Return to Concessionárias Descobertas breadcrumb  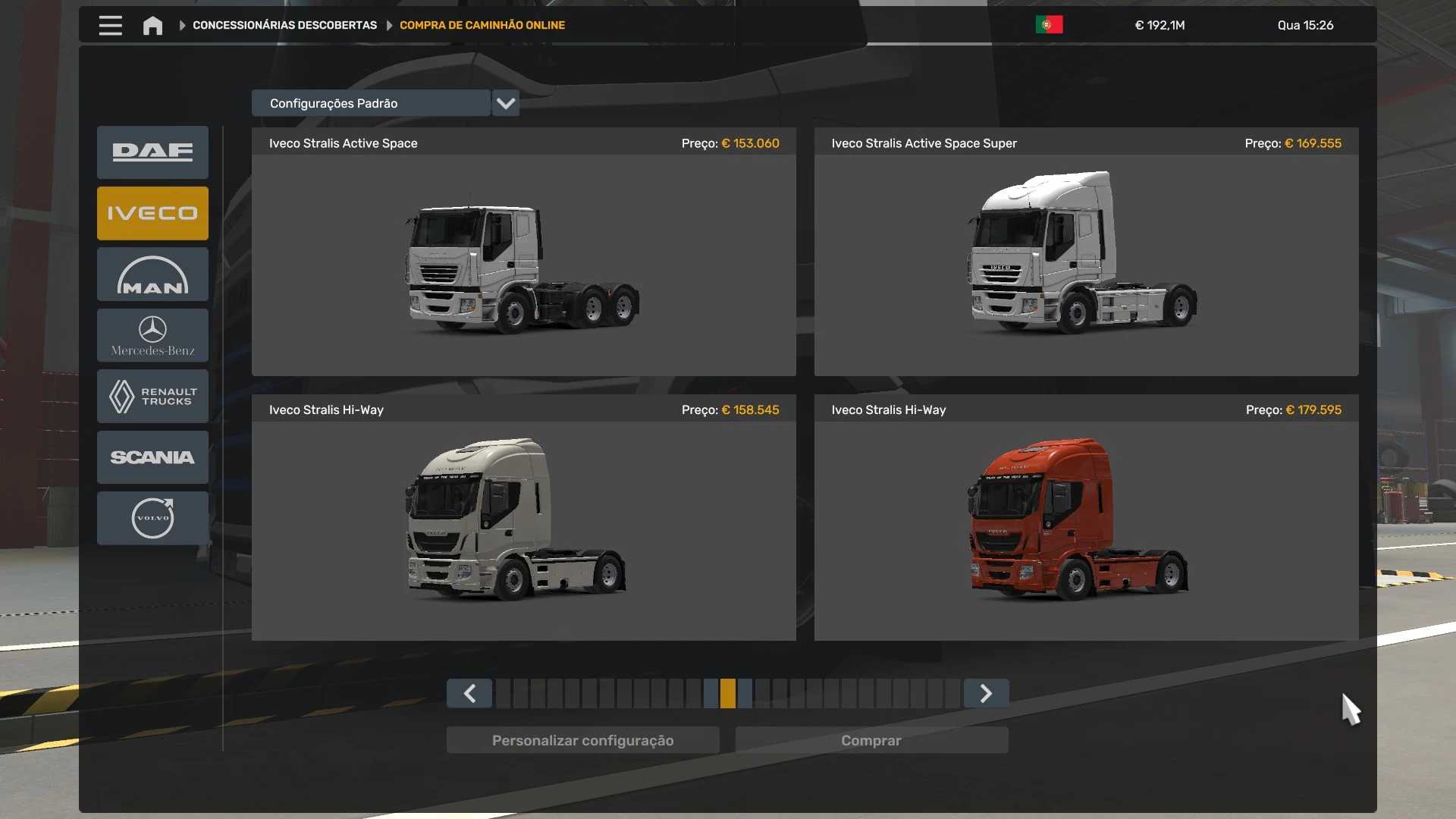[284, 26]
